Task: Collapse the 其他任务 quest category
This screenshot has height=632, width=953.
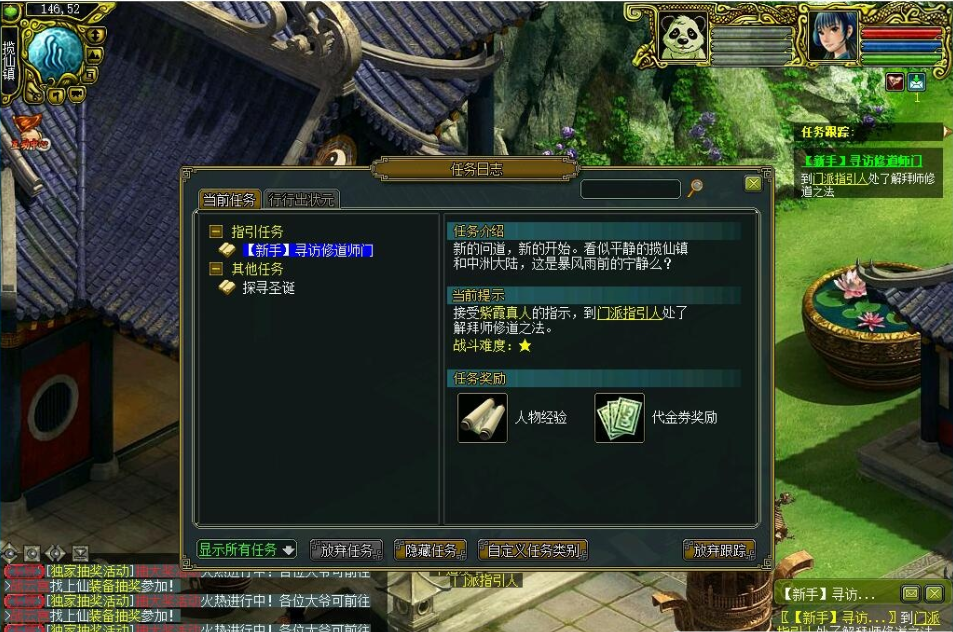Action: (x=216, y=269)
